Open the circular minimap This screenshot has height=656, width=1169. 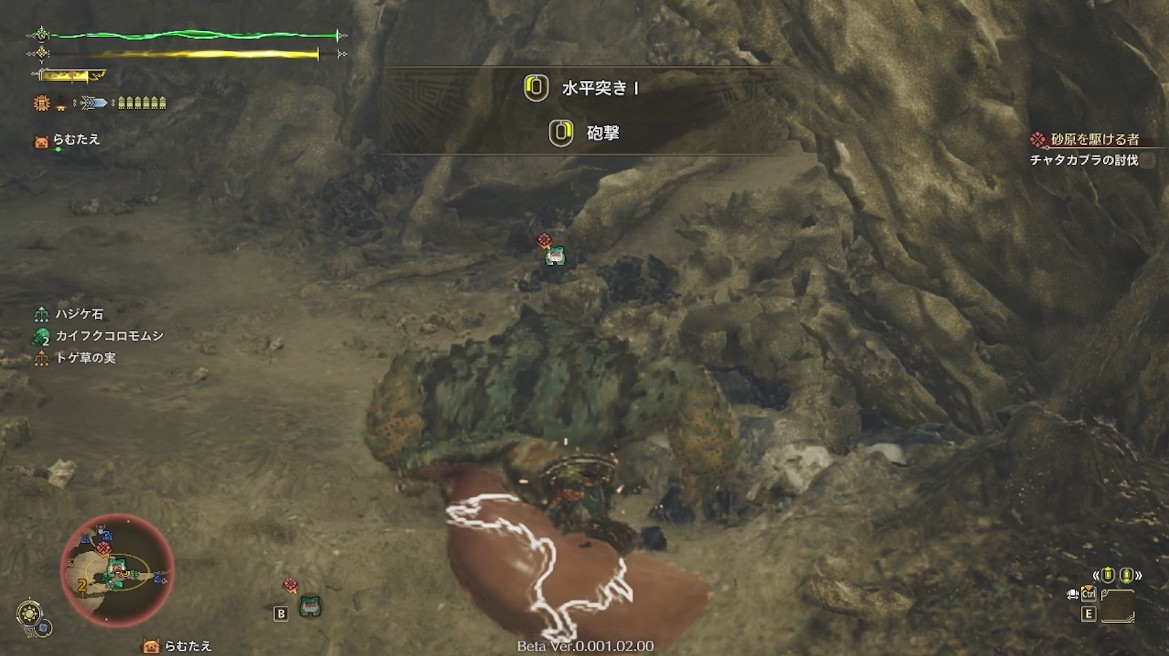pos(117,569)
